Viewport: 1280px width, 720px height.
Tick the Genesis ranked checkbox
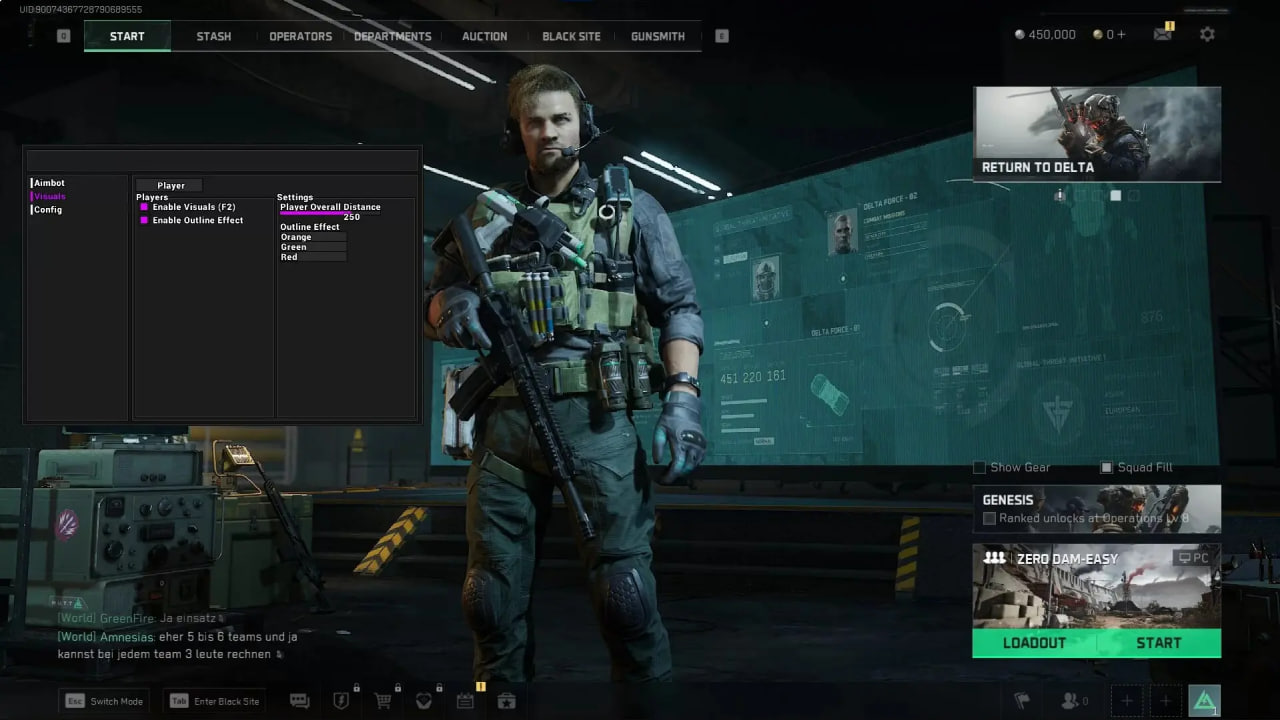coord(989,518)
